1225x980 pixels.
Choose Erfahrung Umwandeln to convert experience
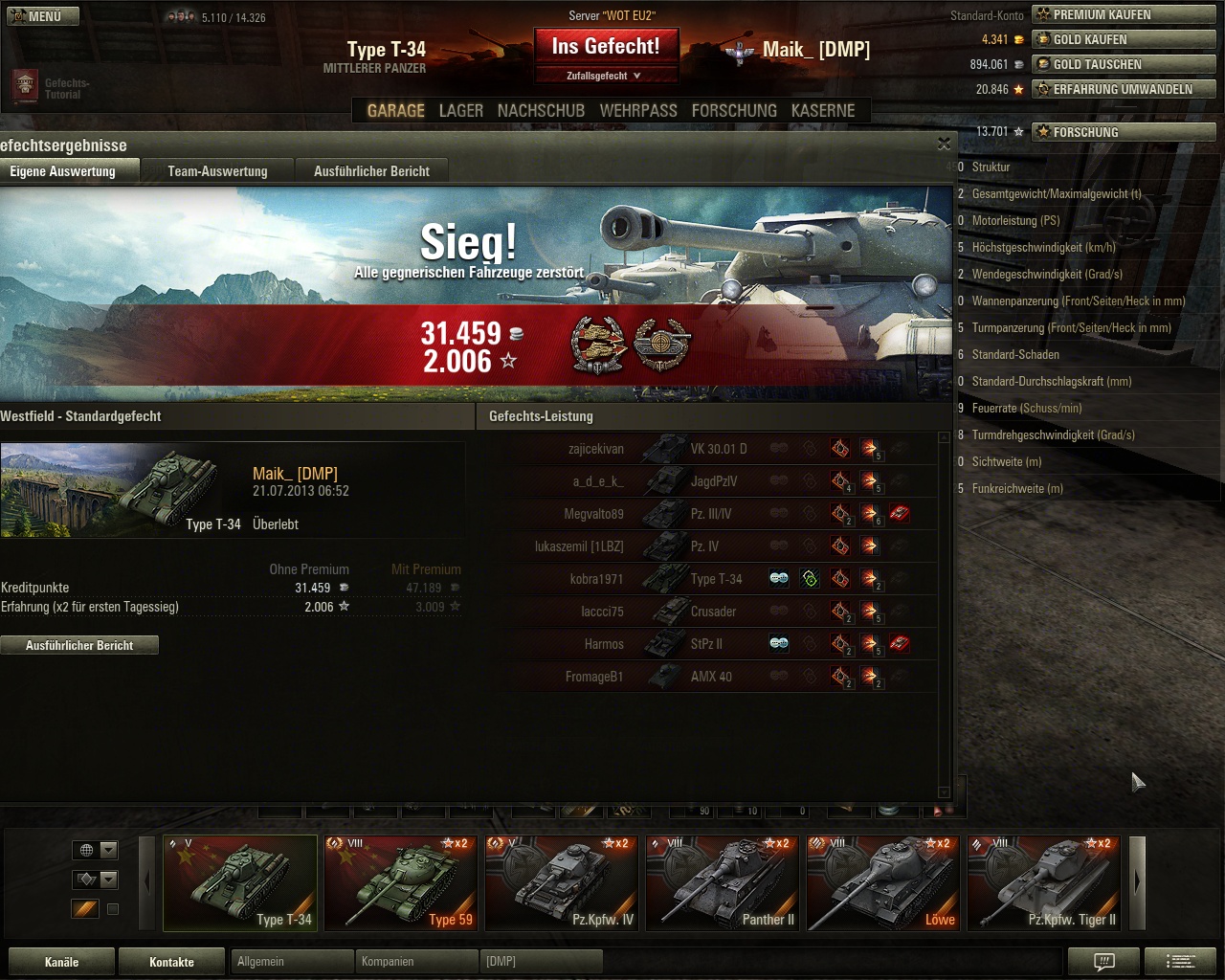pos(1123,90)
